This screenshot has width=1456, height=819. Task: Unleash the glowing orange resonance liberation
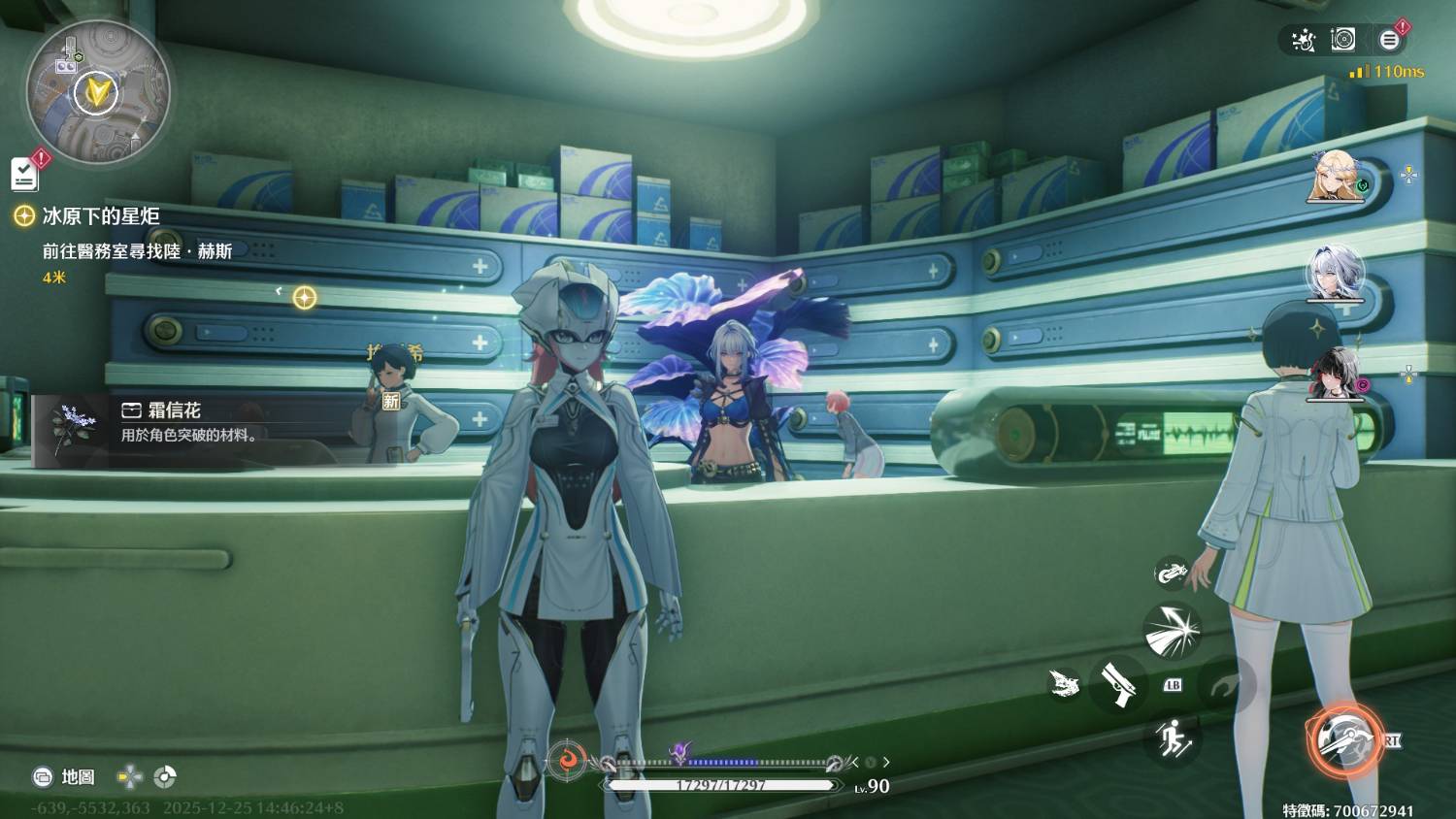pos(1344,739)
